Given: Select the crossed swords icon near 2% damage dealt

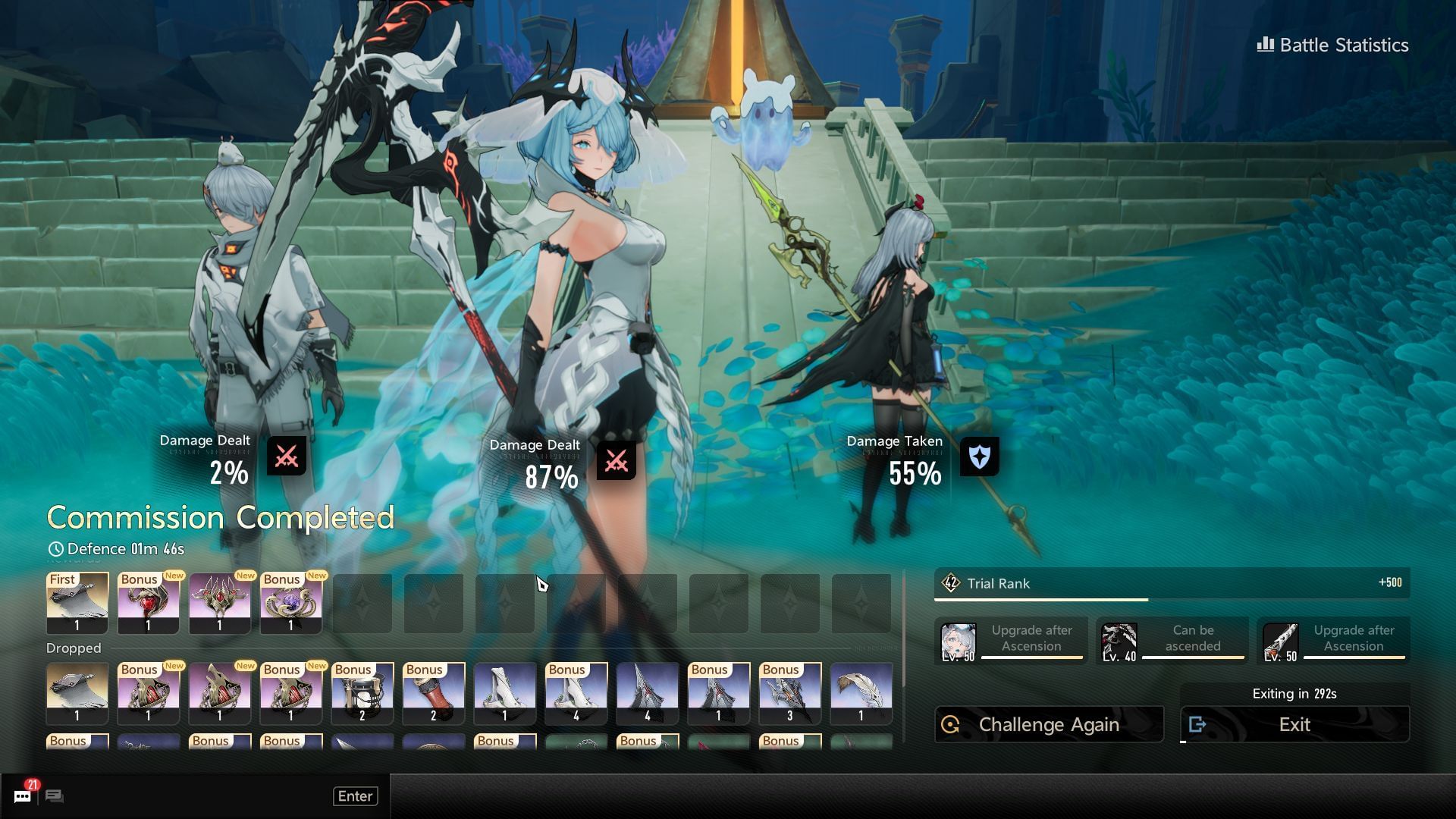Looking at the screenshot, I should [286, 455].
